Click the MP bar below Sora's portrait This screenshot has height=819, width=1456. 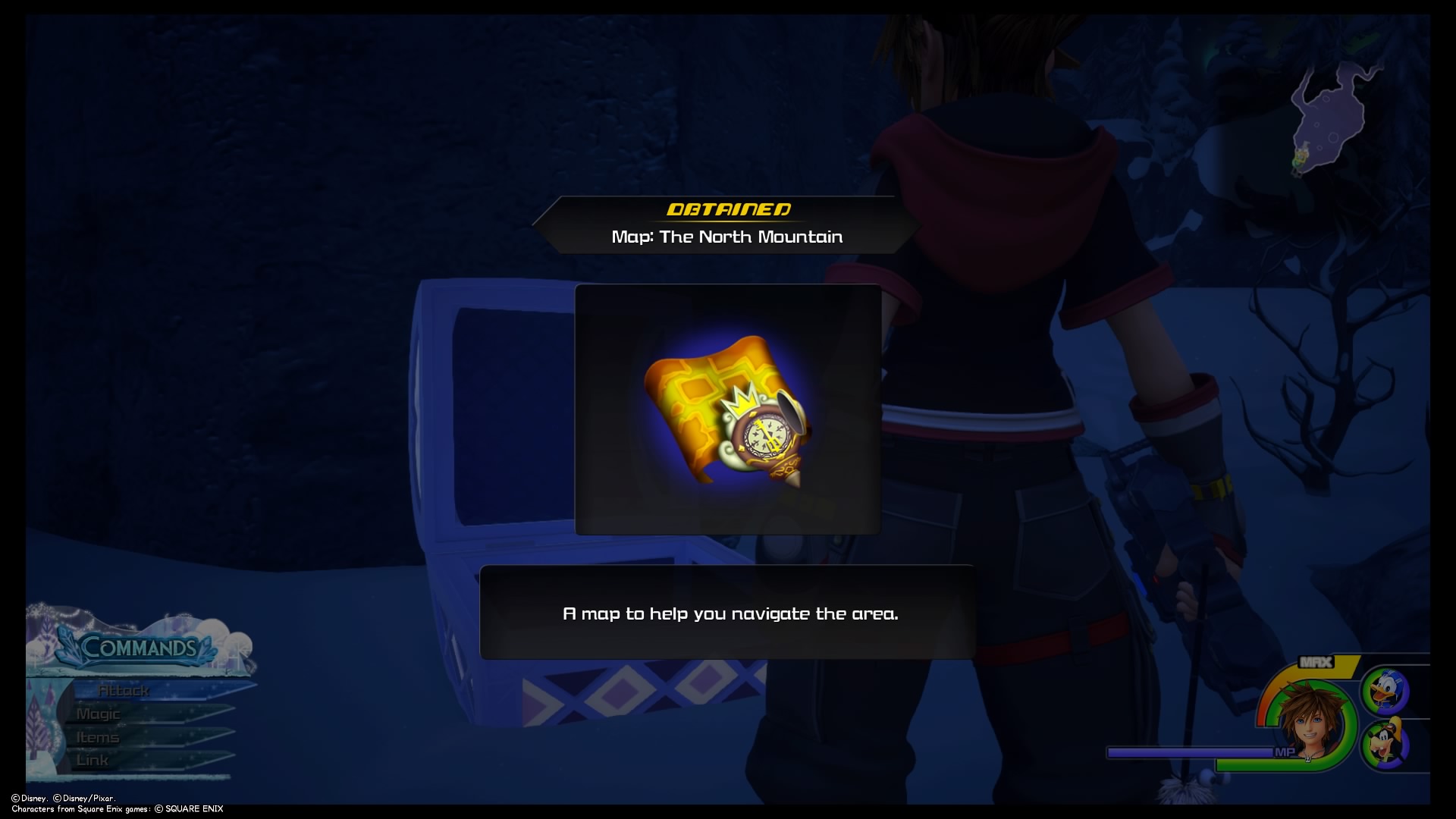1192,752
